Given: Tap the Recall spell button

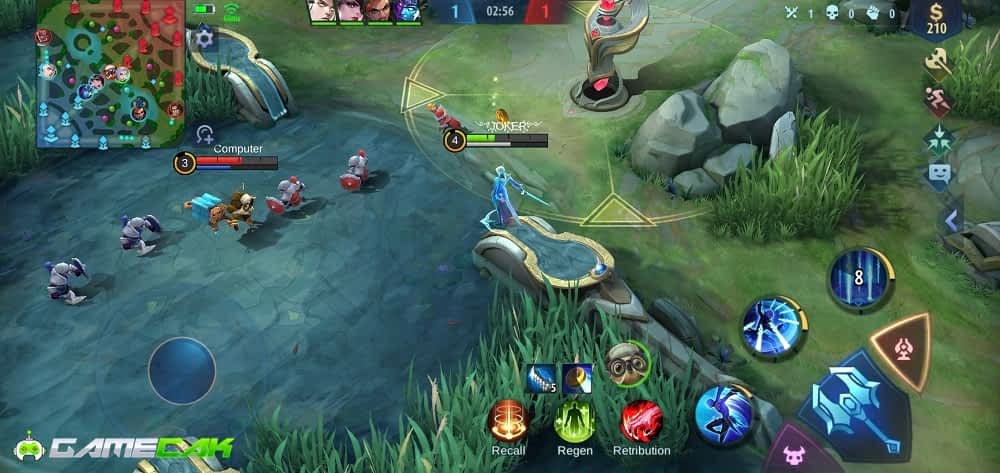Looking at the screenshot, I should click(508, 420).
